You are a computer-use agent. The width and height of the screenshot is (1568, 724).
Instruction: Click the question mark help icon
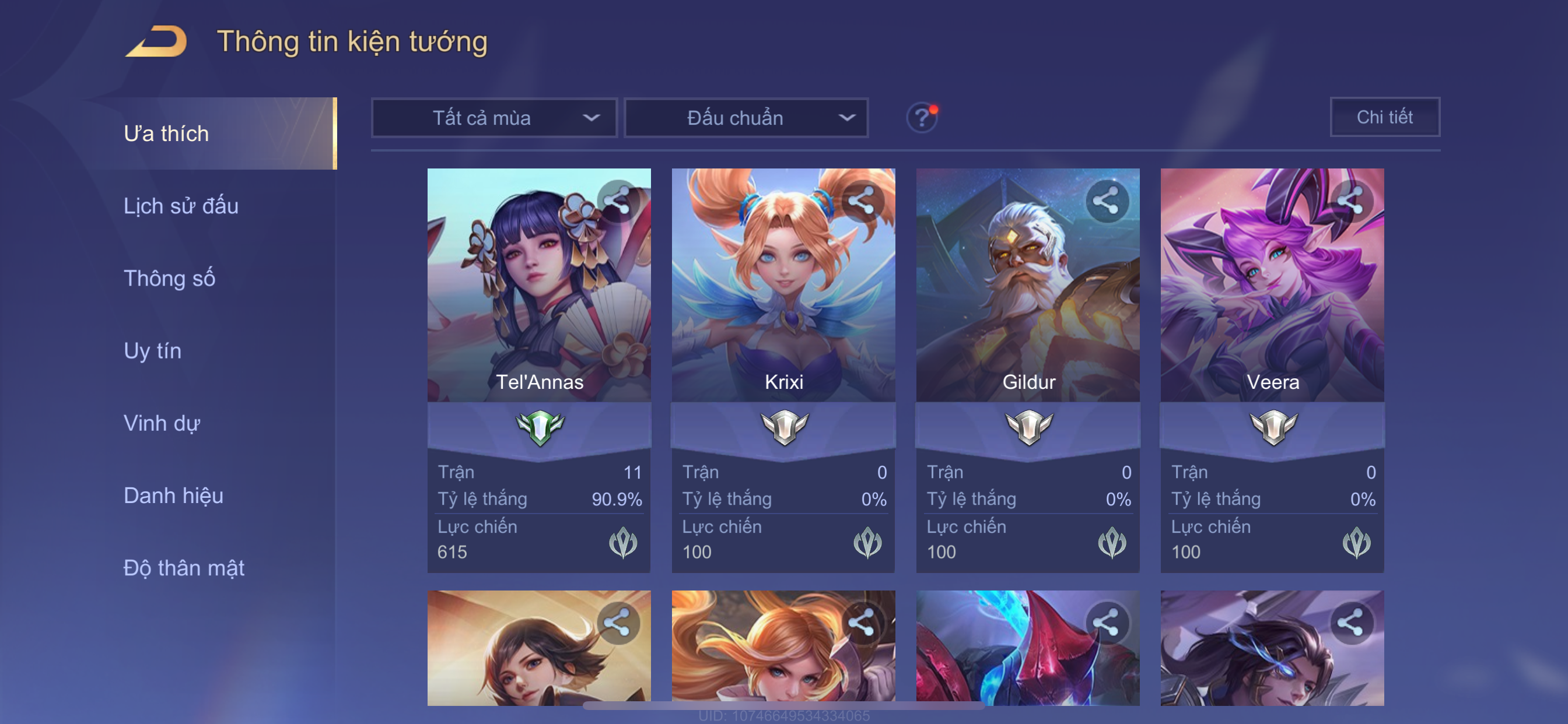(922, 117)
